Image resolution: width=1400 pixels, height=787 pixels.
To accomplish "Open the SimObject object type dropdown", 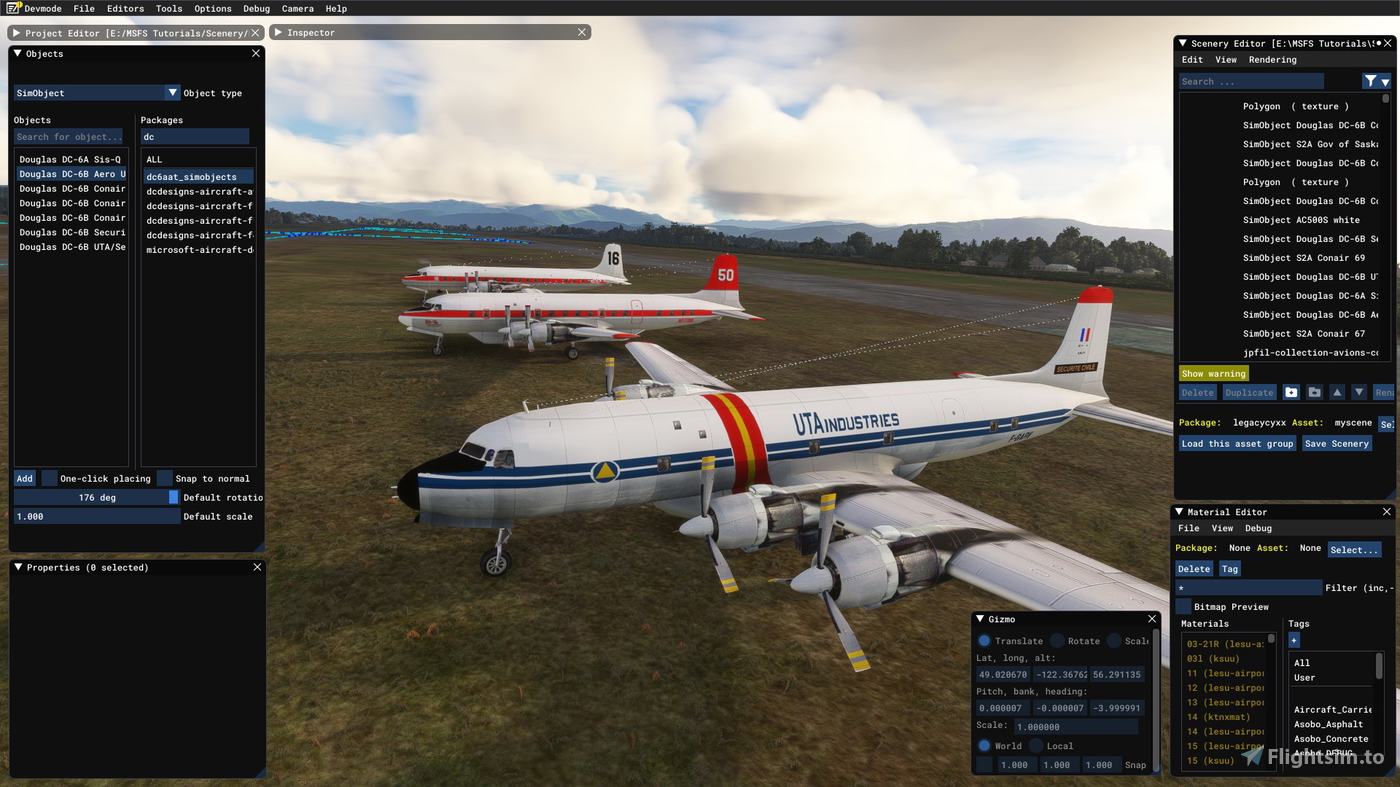I will 172,92.
